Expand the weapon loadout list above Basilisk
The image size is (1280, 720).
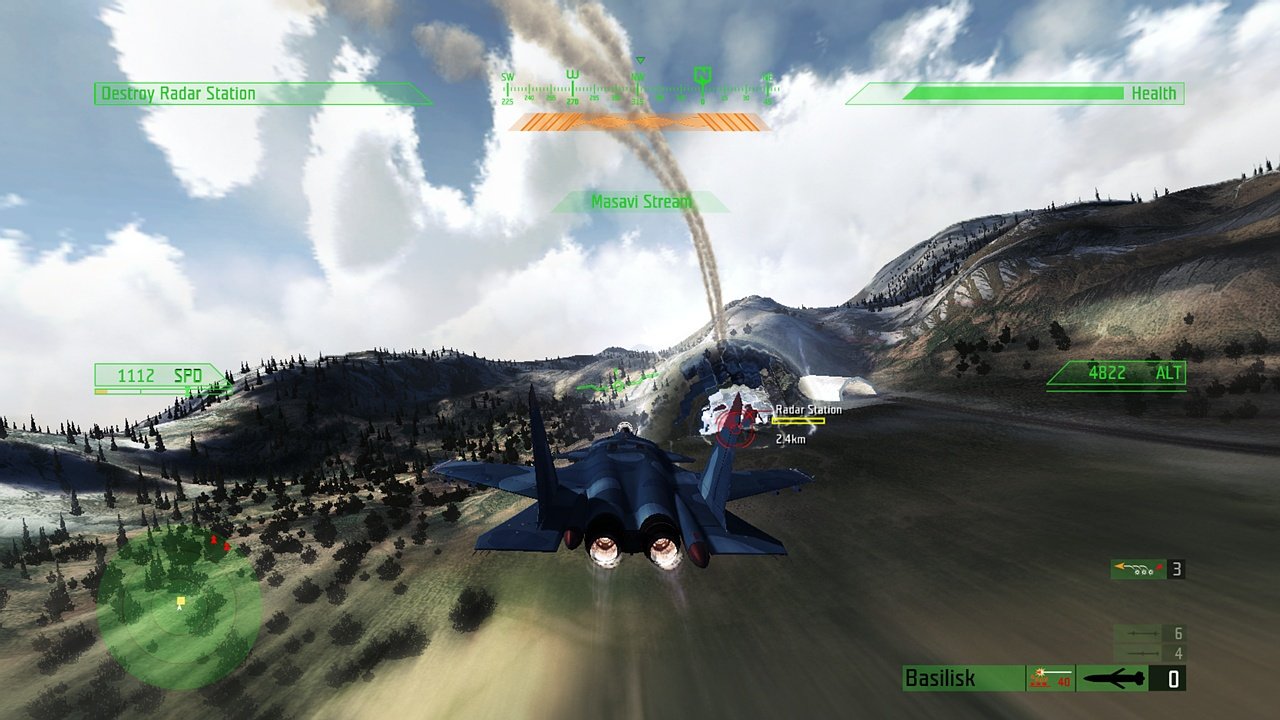[1145, 641]
